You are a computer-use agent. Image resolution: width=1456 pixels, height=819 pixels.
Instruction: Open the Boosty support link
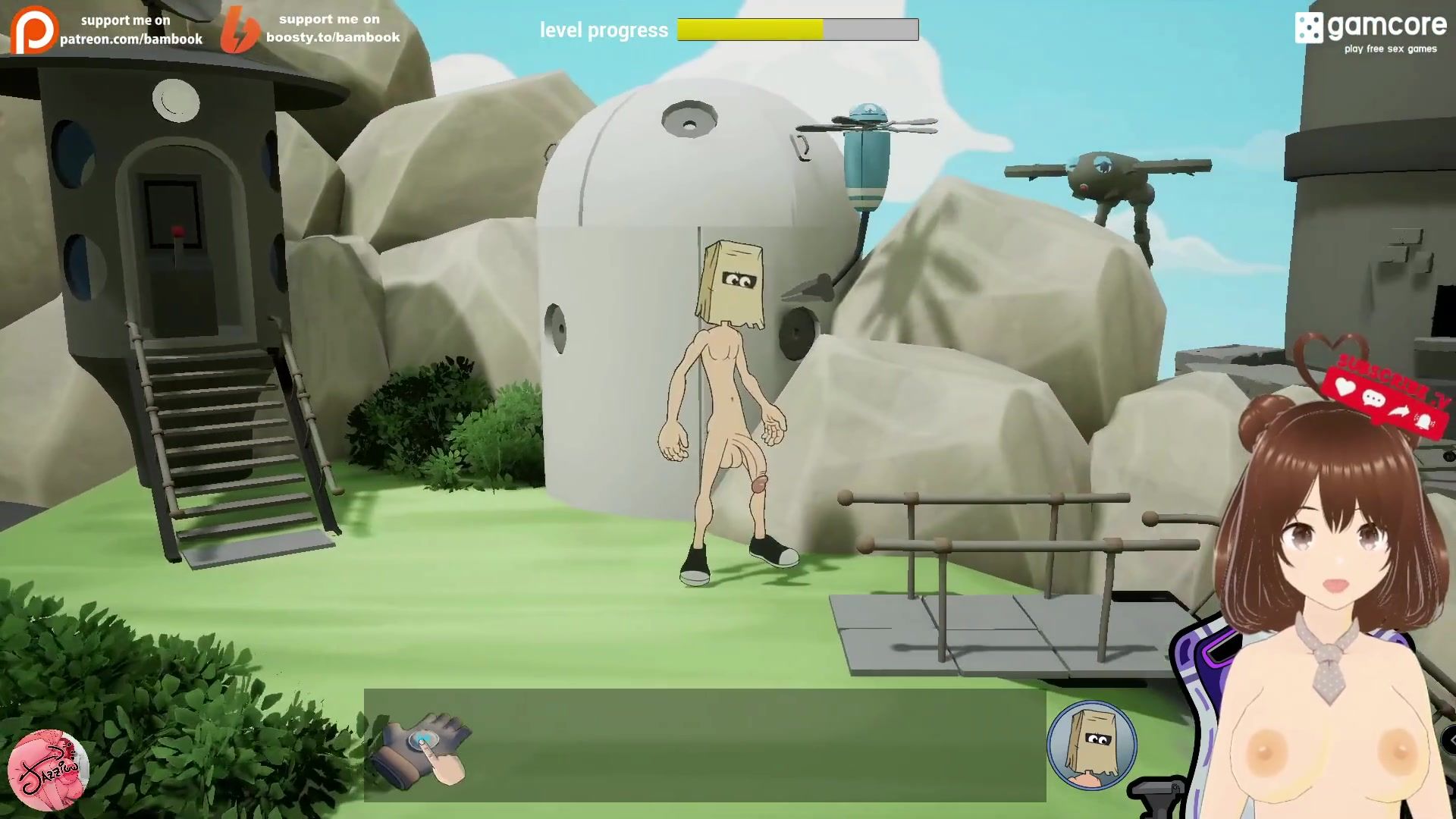(x=311, y=29)
